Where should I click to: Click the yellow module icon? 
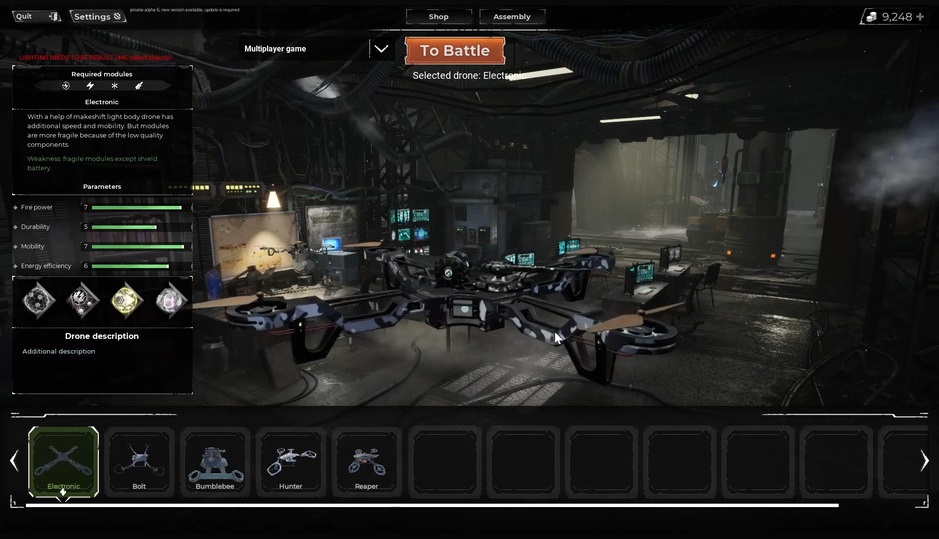[x=126, y=299]
